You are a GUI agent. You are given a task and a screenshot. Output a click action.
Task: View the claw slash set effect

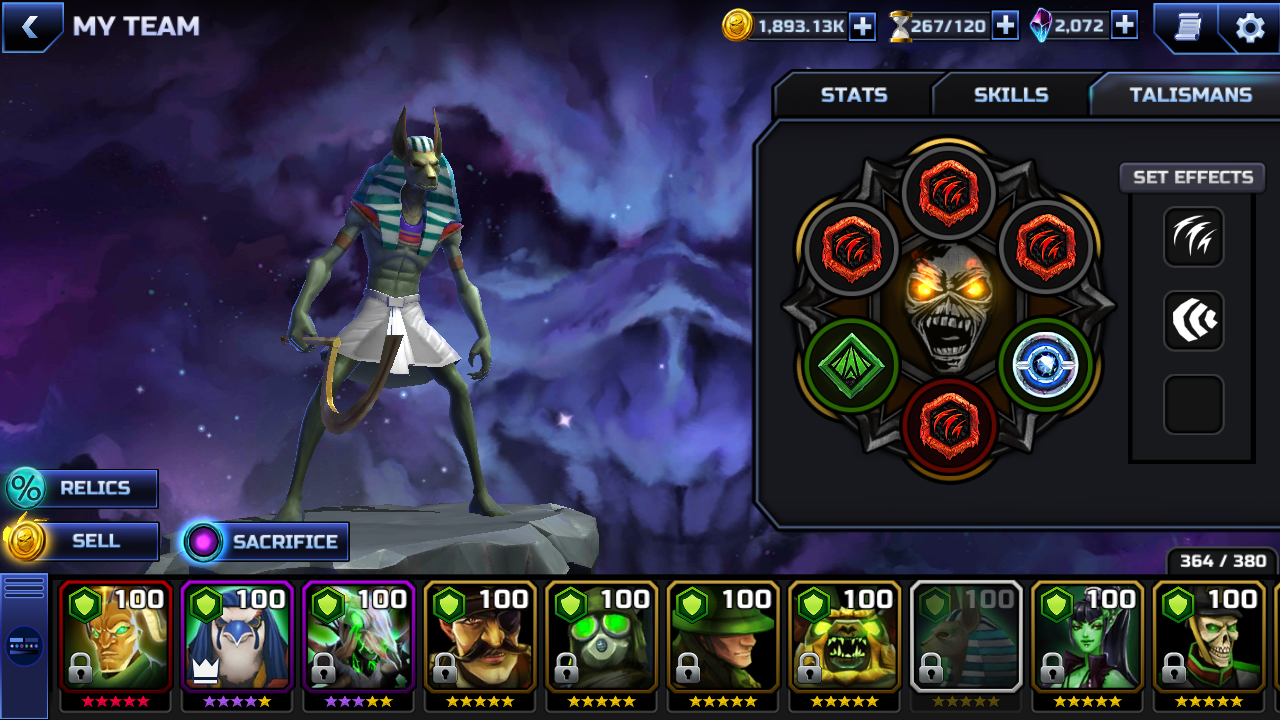[1193, 237]
